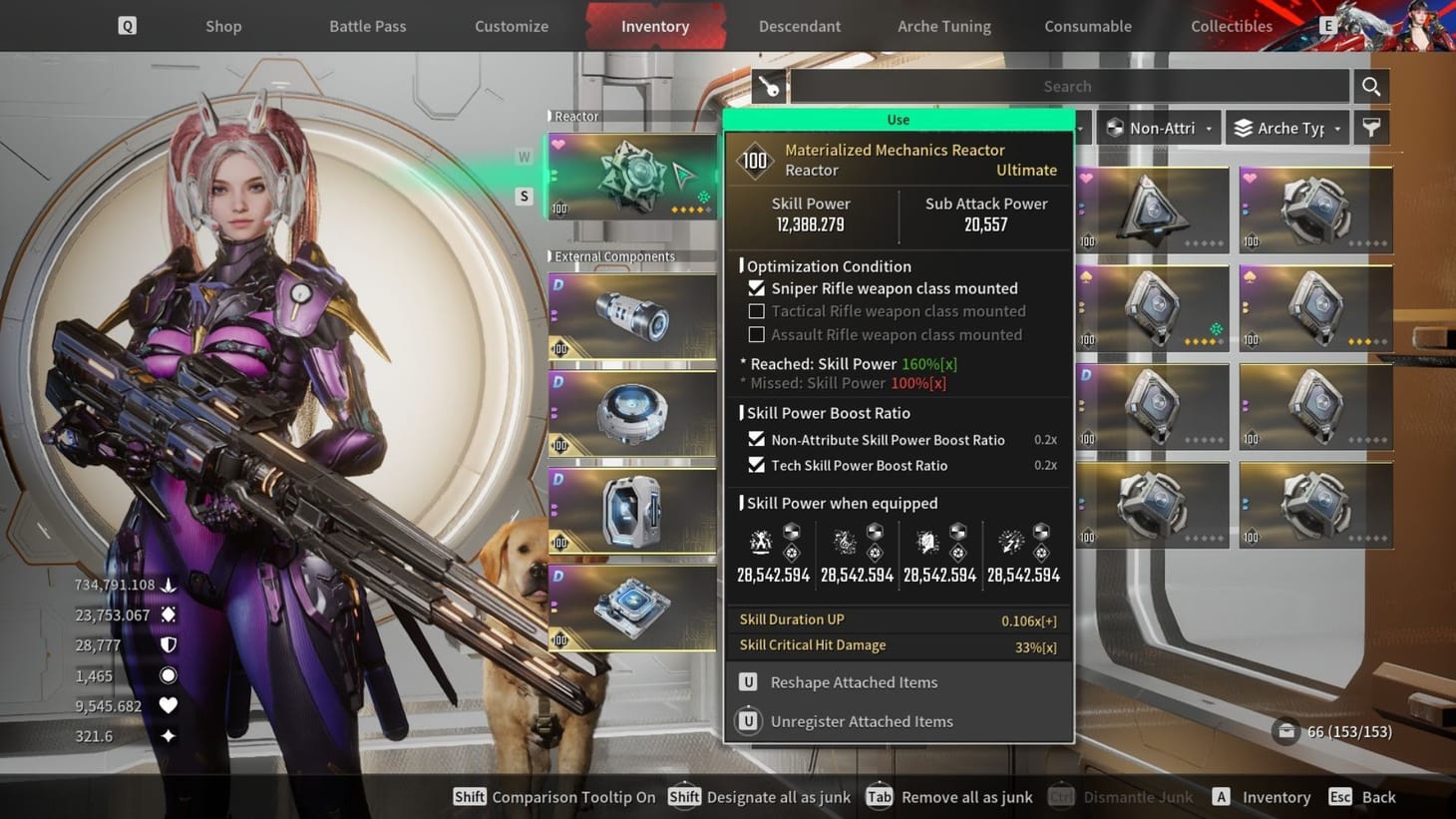Viewport: 1456px width, 819px height.
Task: Select the funnel filter icon top right
Action: 1370,128
